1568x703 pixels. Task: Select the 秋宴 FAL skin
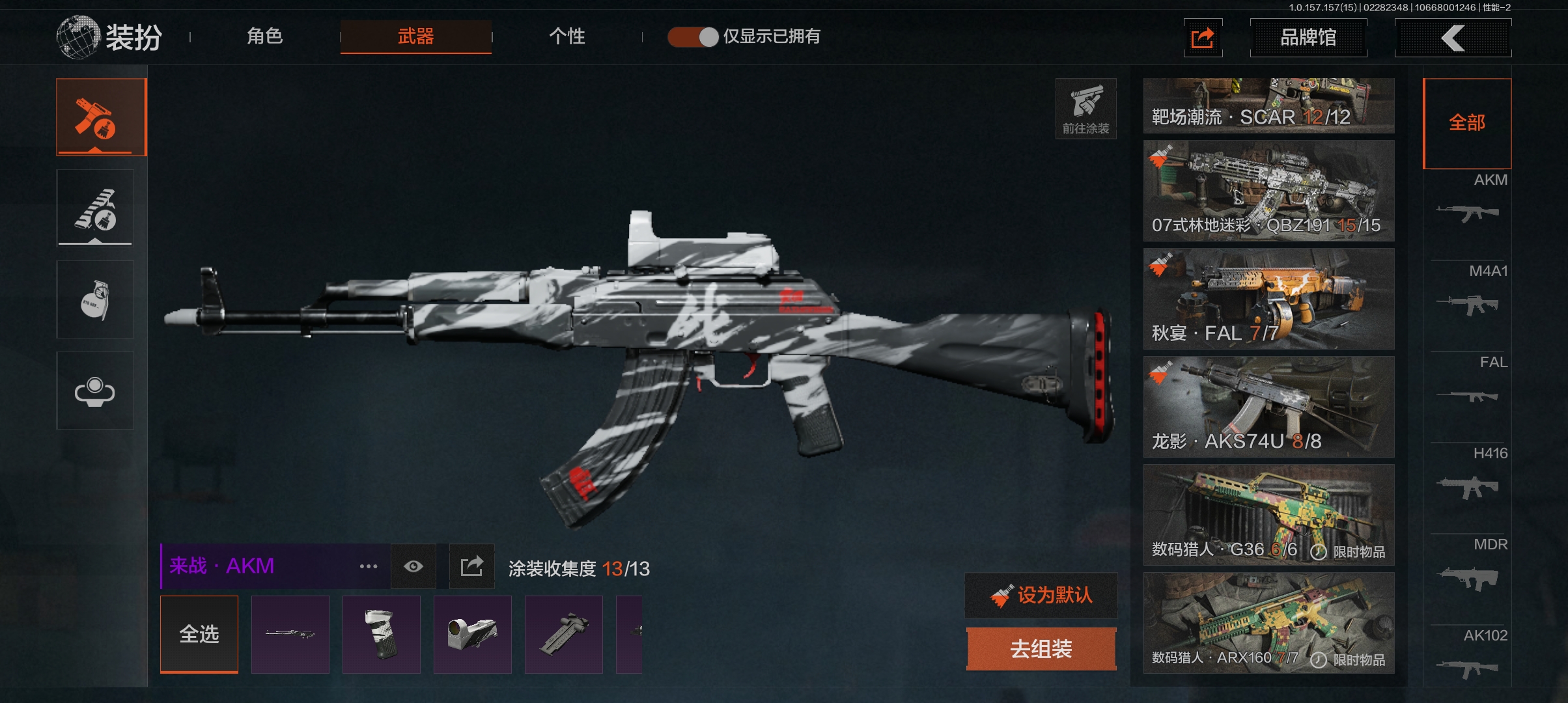[x=1268, y=299]
